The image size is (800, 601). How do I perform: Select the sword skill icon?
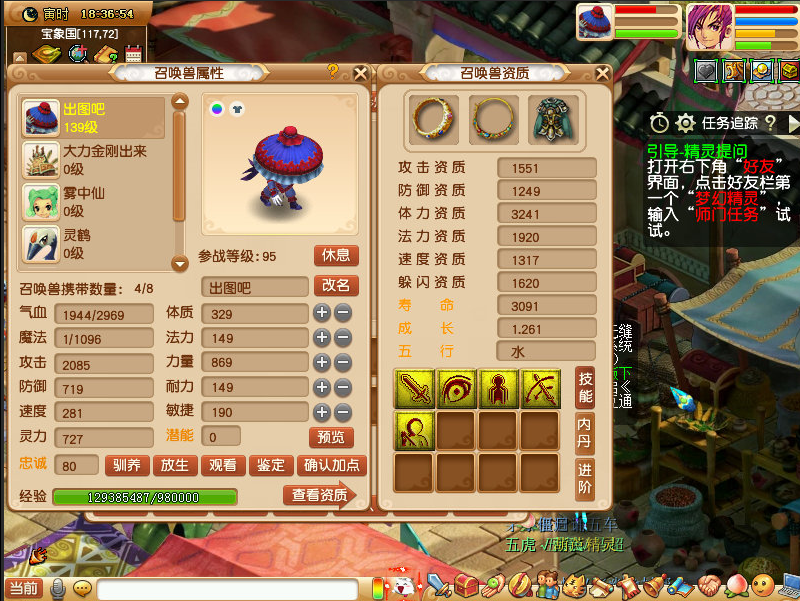(x=412, y=388)
